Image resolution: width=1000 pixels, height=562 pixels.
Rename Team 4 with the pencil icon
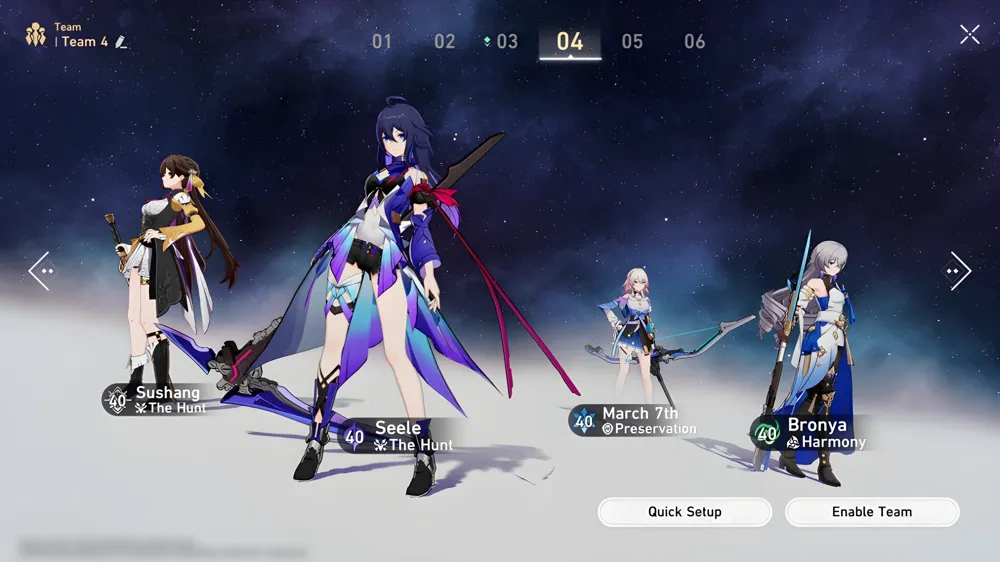122,42
